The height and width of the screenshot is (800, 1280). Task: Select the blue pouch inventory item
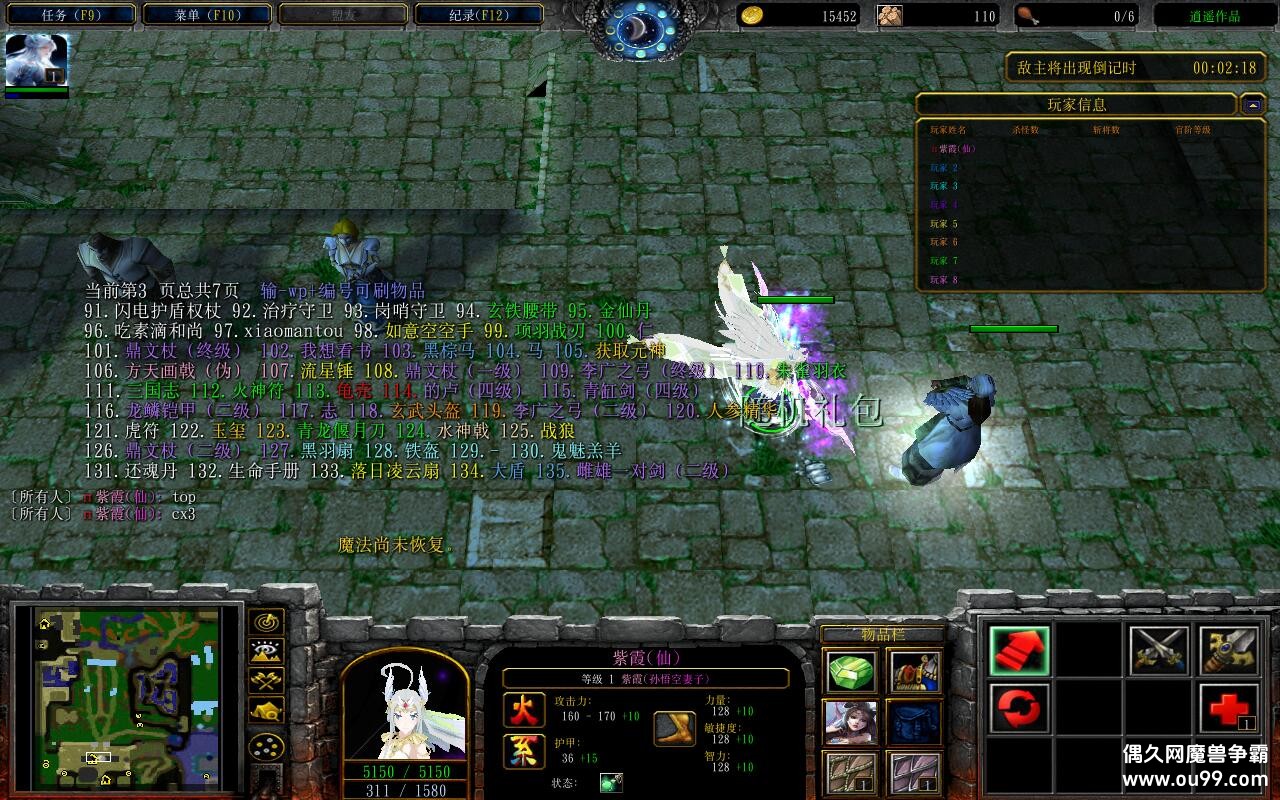(914, 722)
